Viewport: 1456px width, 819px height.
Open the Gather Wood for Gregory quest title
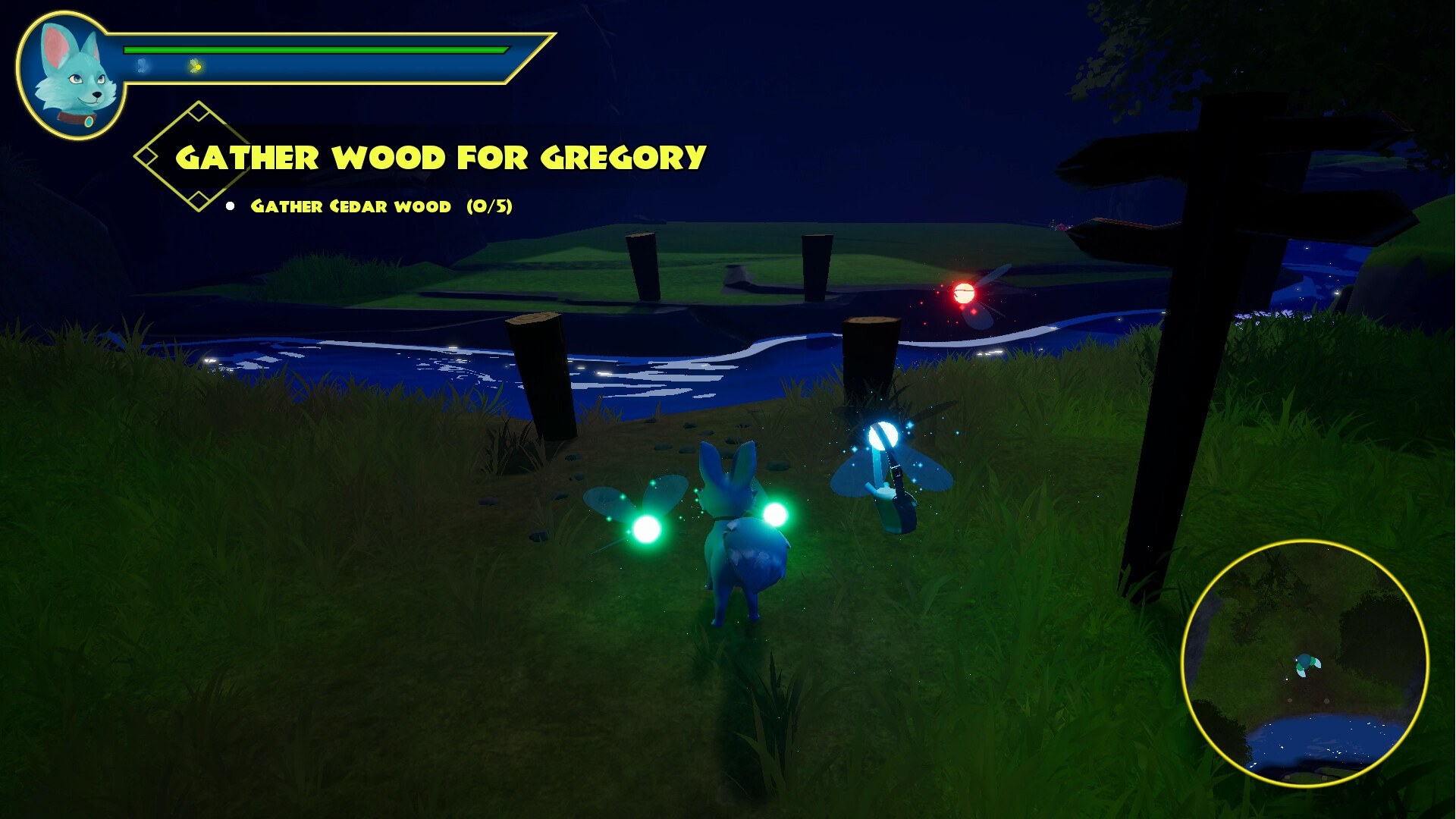tap(440, 156)
